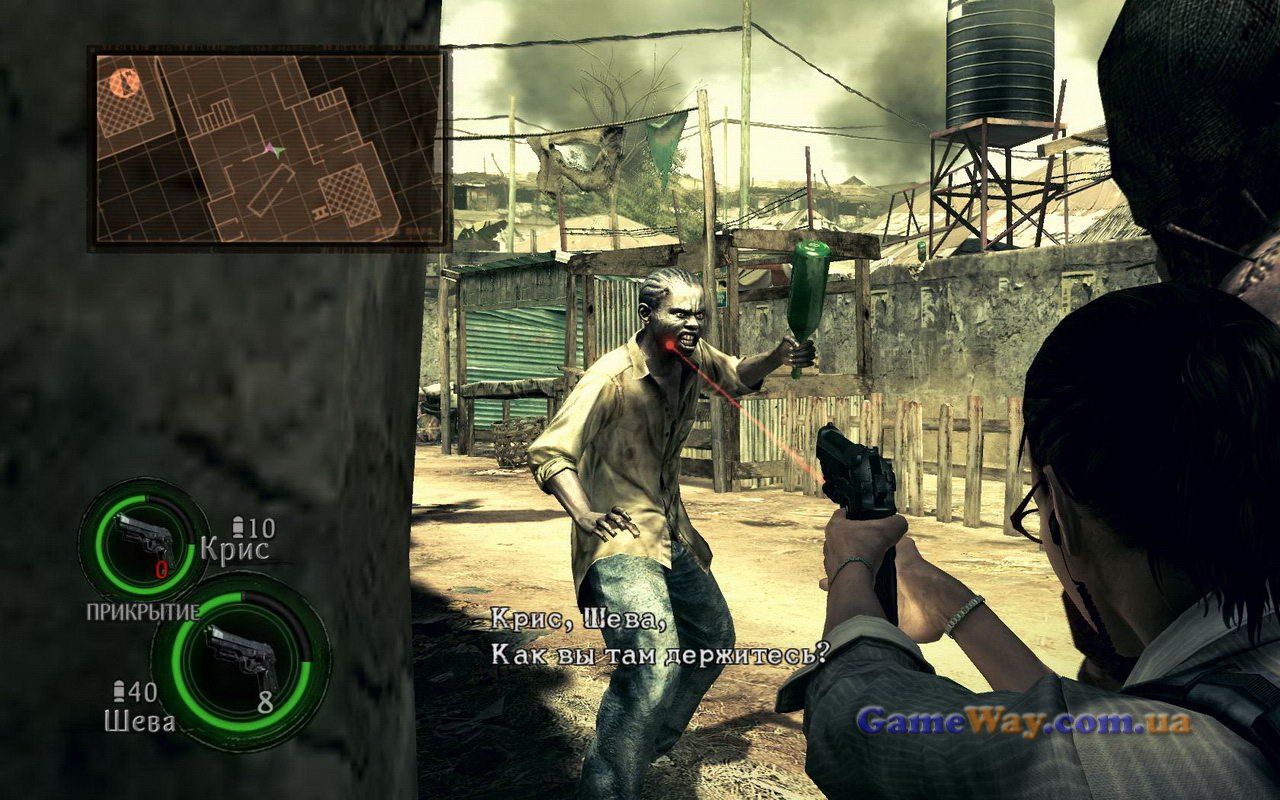This screenshot has height=800, width=1280.
Task: Select Sheva's pistol weapon icon
Action: (240, 658)
